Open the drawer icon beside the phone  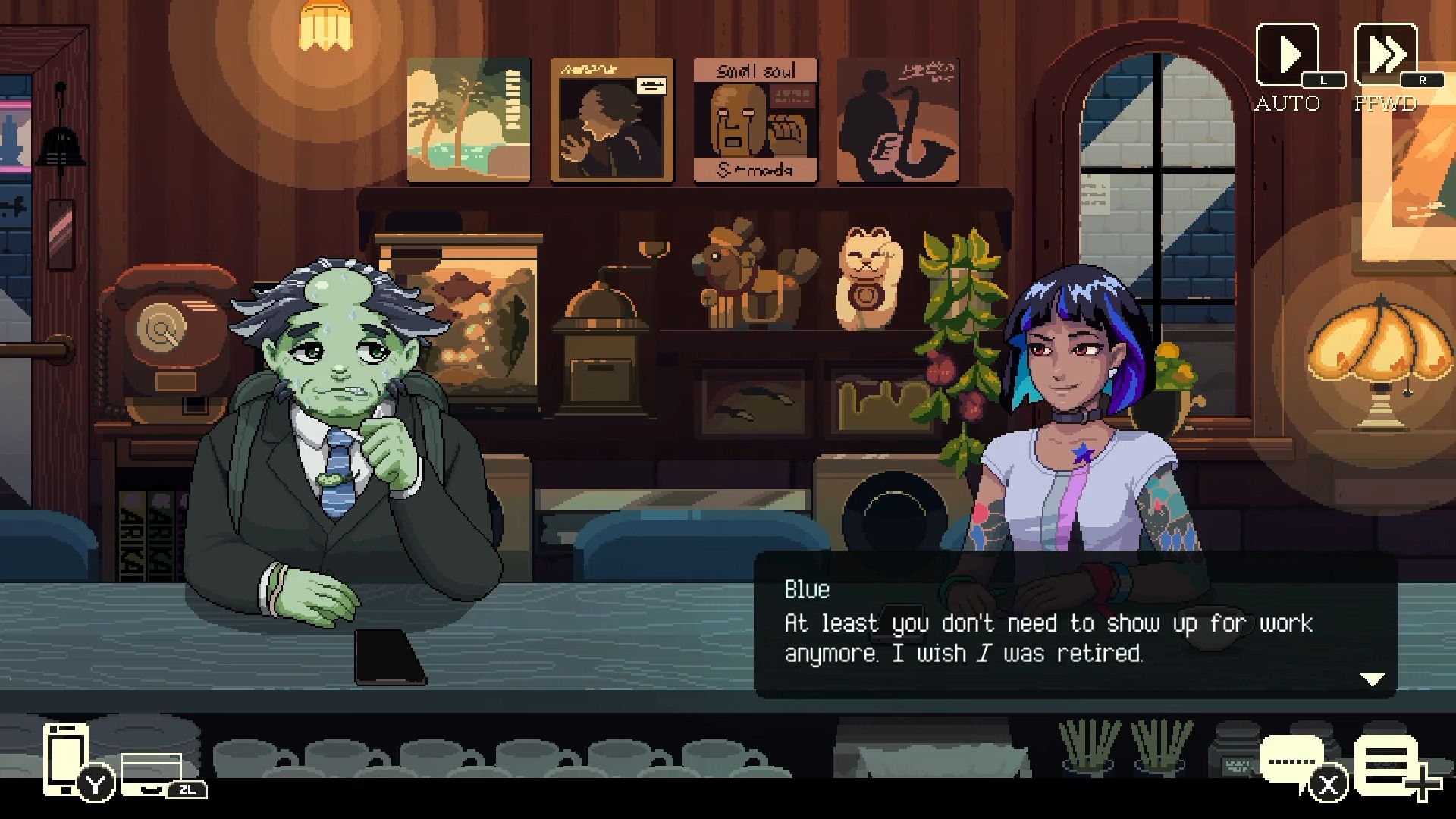click(152, 772)
